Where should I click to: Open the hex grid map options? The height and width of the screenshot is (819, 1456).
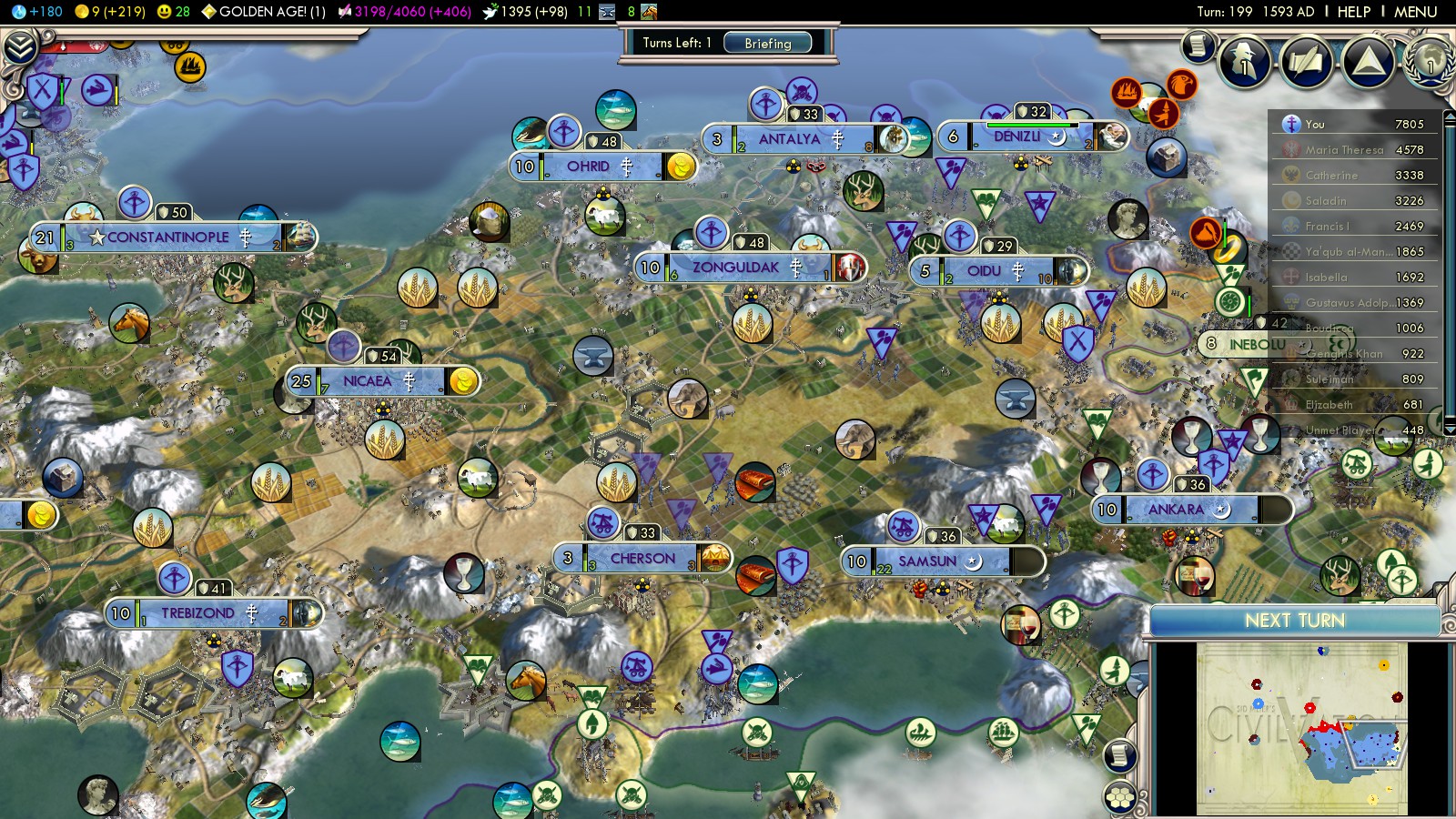click(x=1120, y=798)
